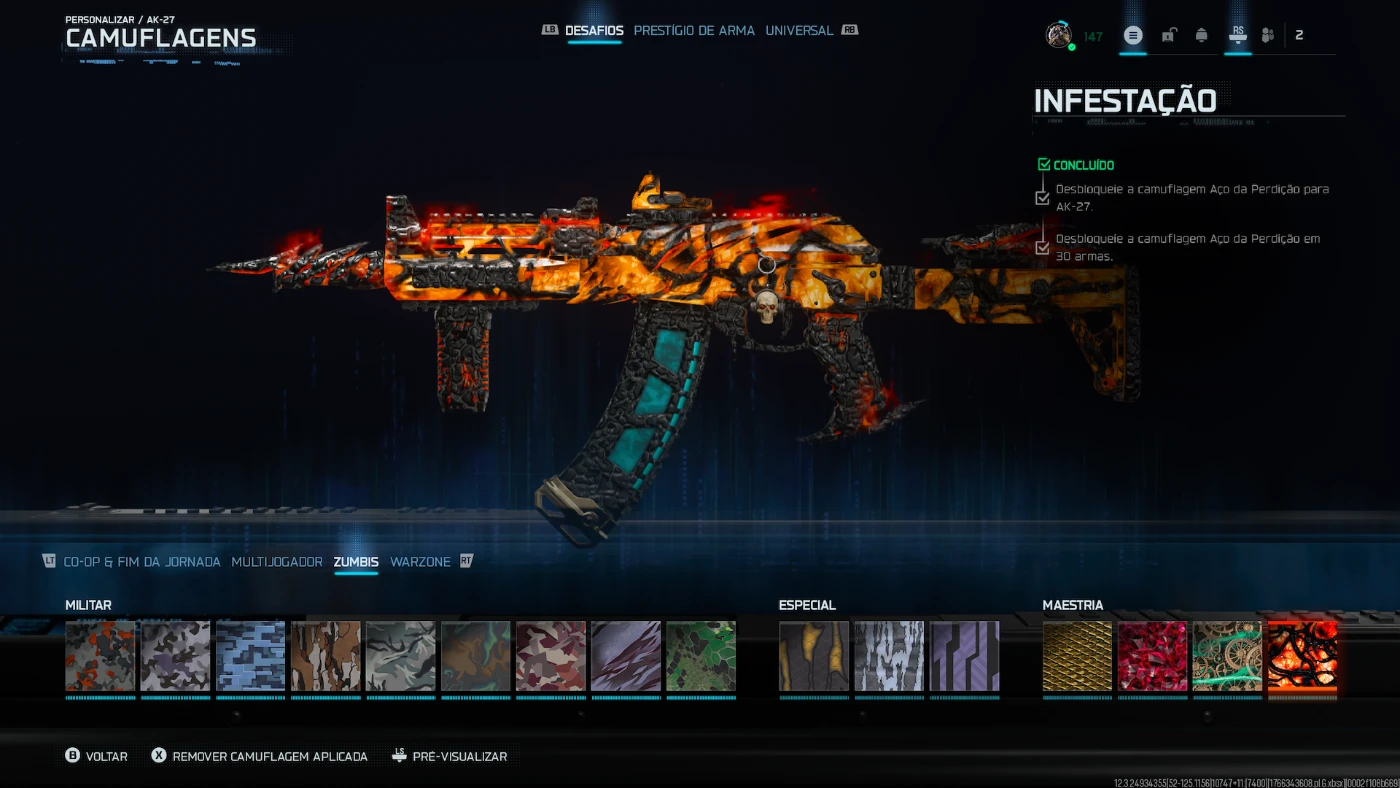This screenshot has width=1400, height=788.
Task: Select the green hexagonal scale camo
Action: 701,656
